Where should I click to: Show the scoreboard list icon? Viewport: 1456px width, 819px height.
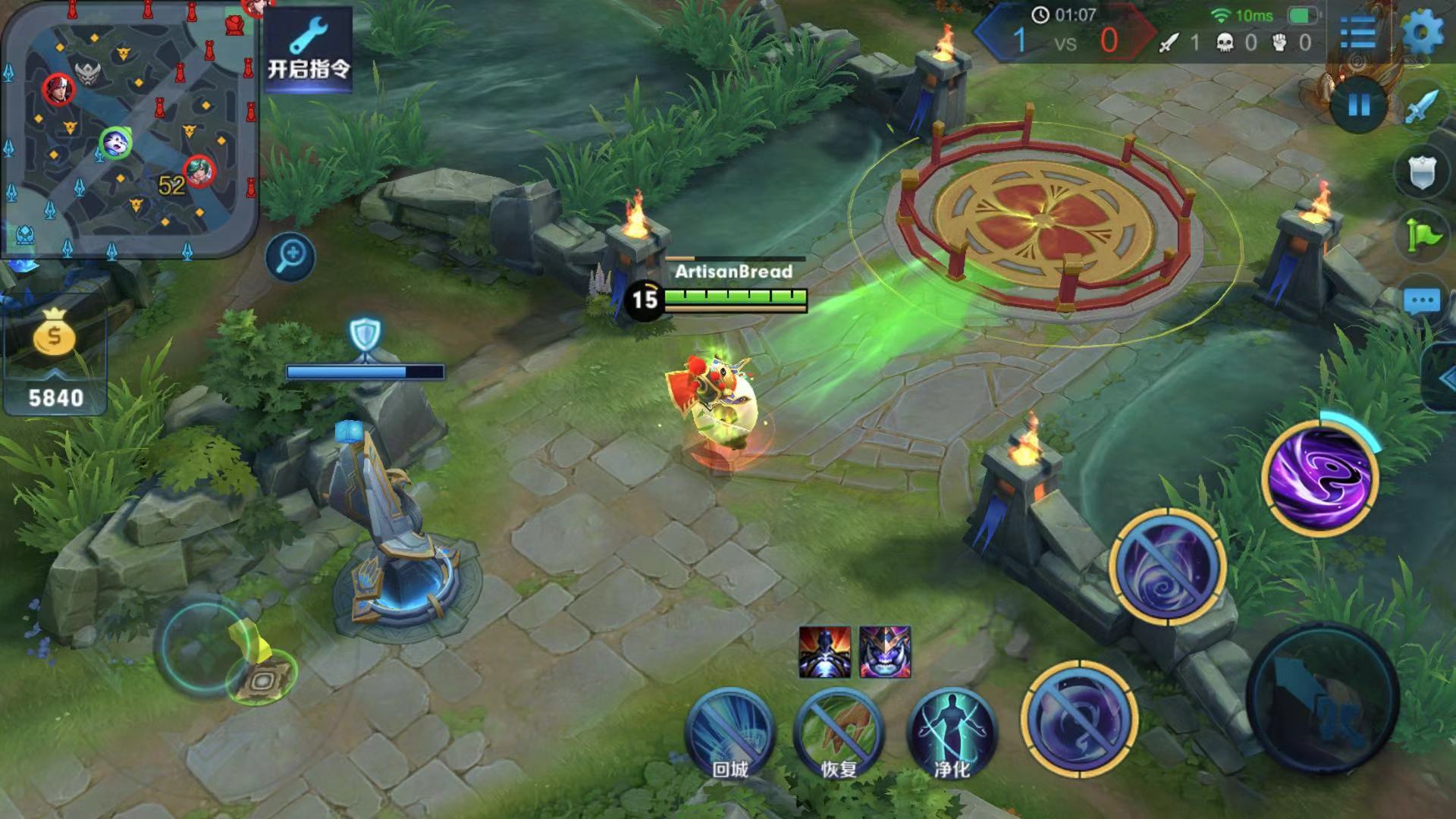tap(1357, 33)
